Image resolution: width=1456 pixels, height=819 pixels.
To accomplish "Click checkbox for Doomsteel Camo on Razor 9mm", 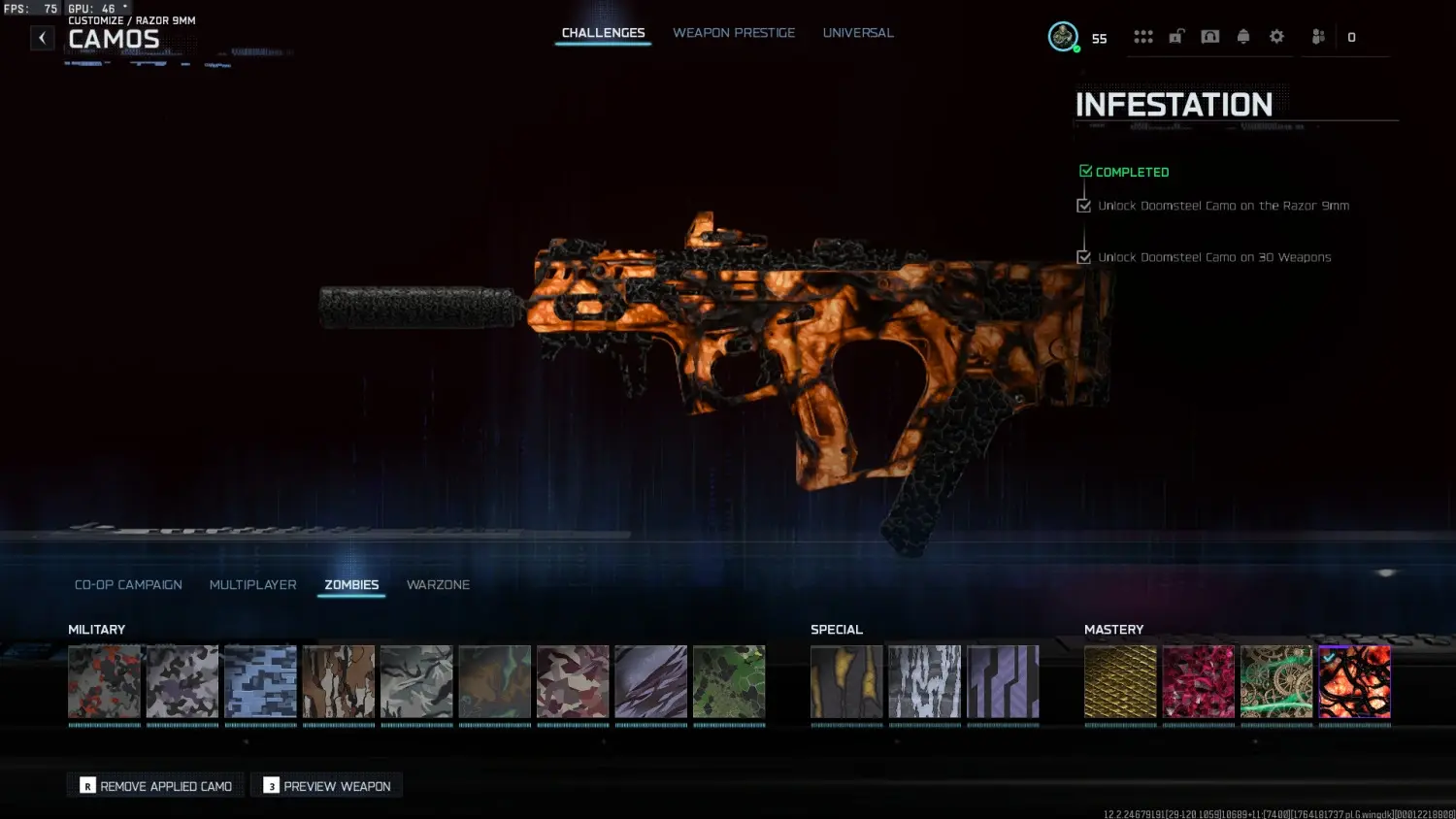I will click(1083, 205).
